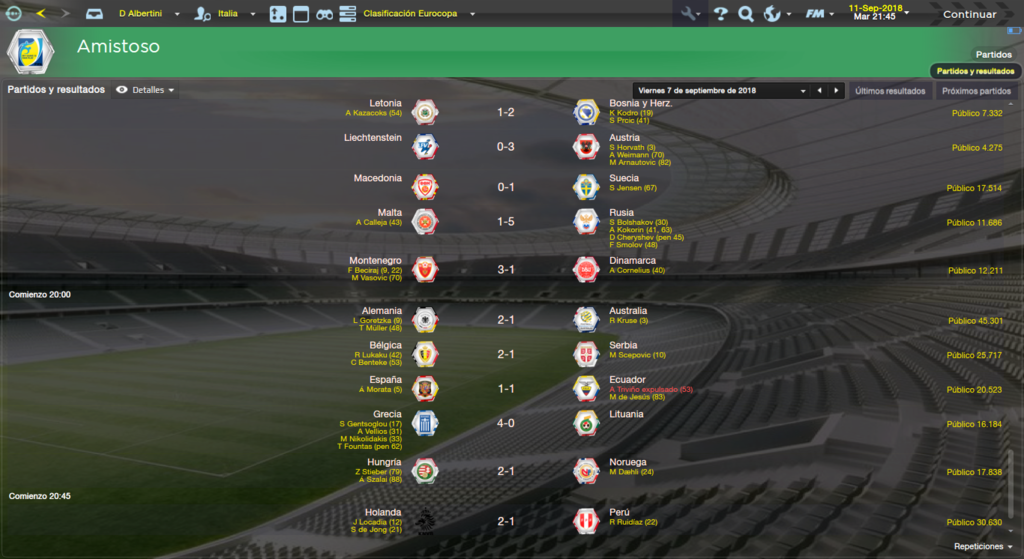Open the wrench settings menu
This screenshot has height=559, width=1024.
coord(689,14)
